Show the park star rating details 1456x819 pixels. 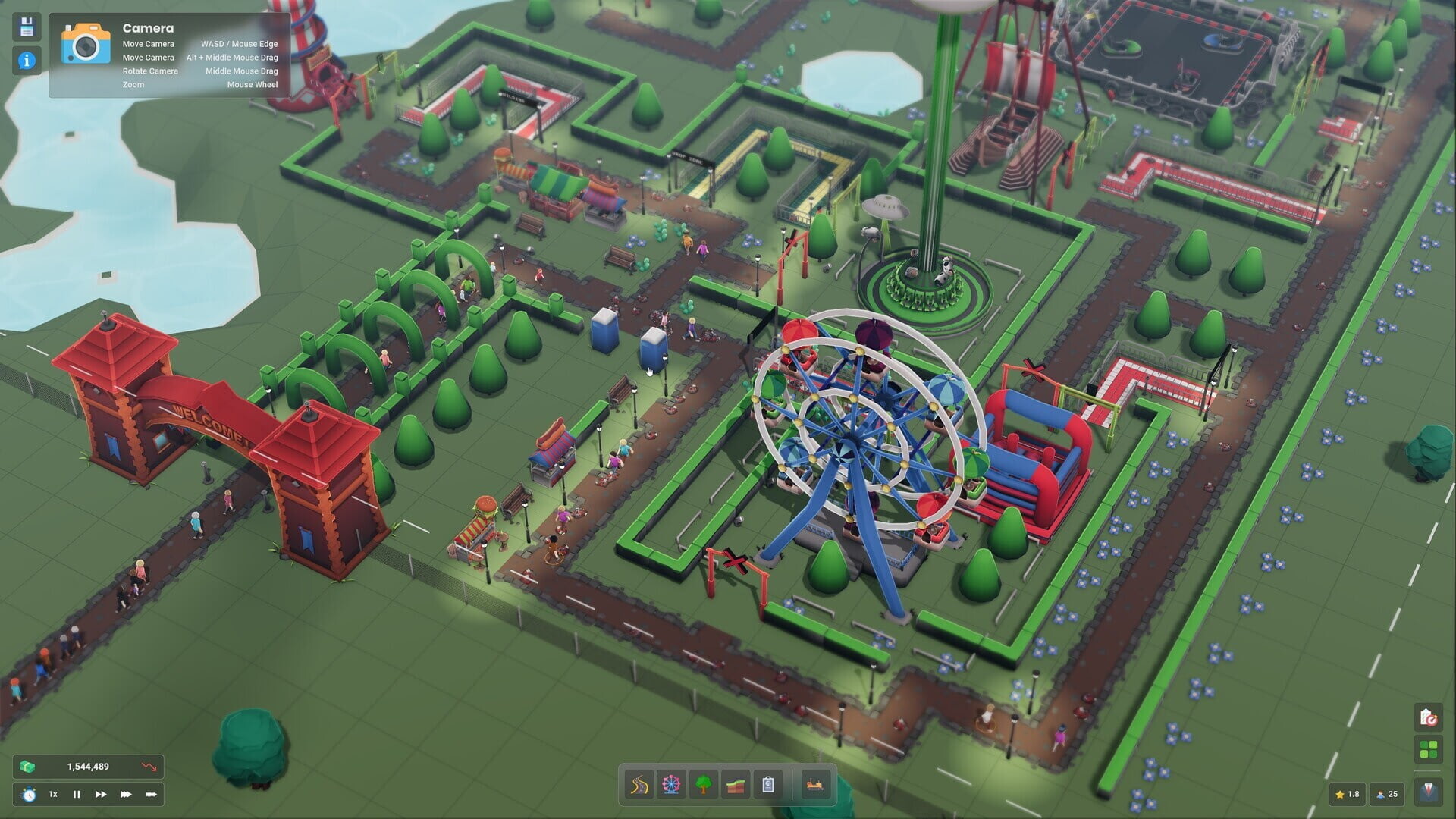point(1348,794)
